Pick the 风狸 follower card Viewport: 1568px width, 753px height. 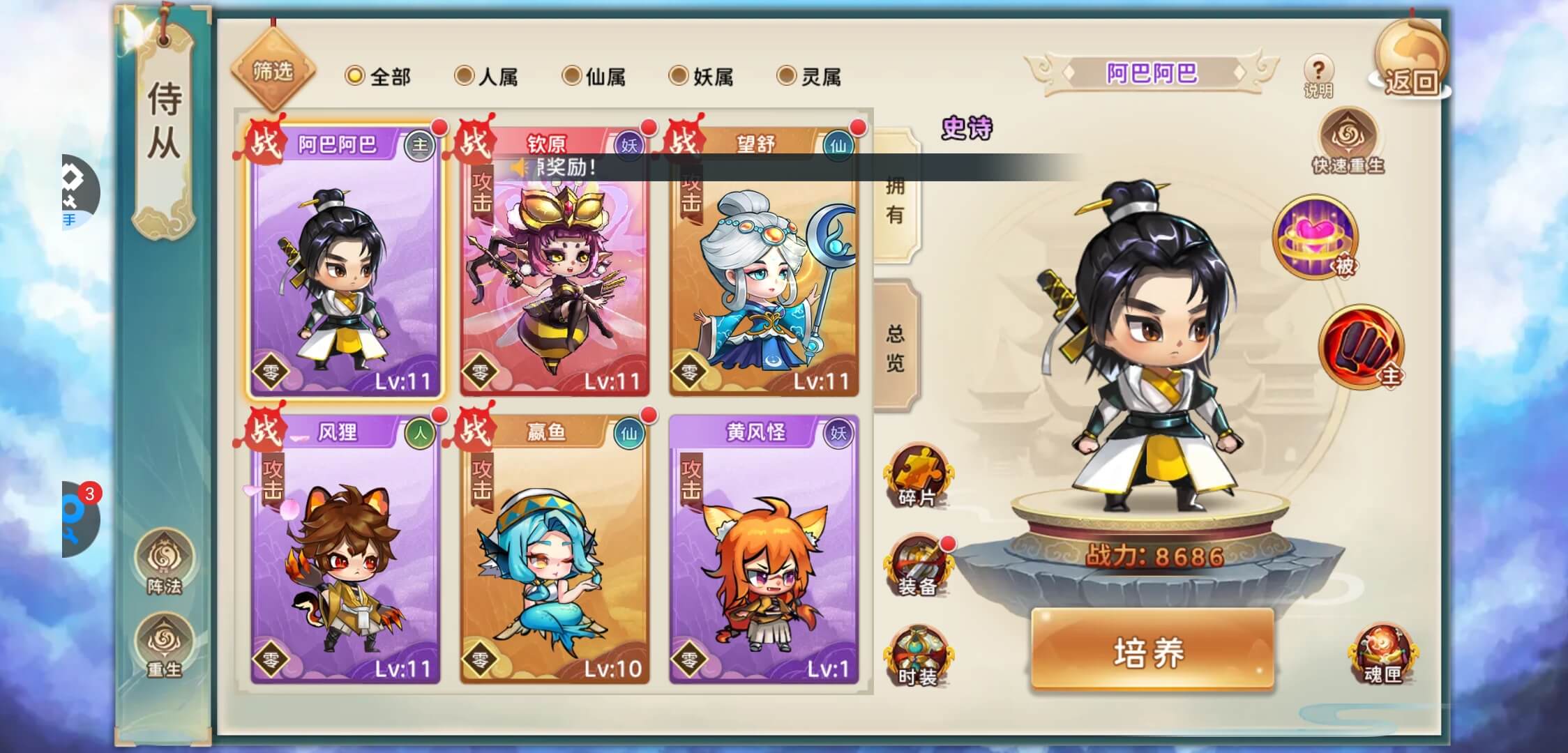[345, 551]
